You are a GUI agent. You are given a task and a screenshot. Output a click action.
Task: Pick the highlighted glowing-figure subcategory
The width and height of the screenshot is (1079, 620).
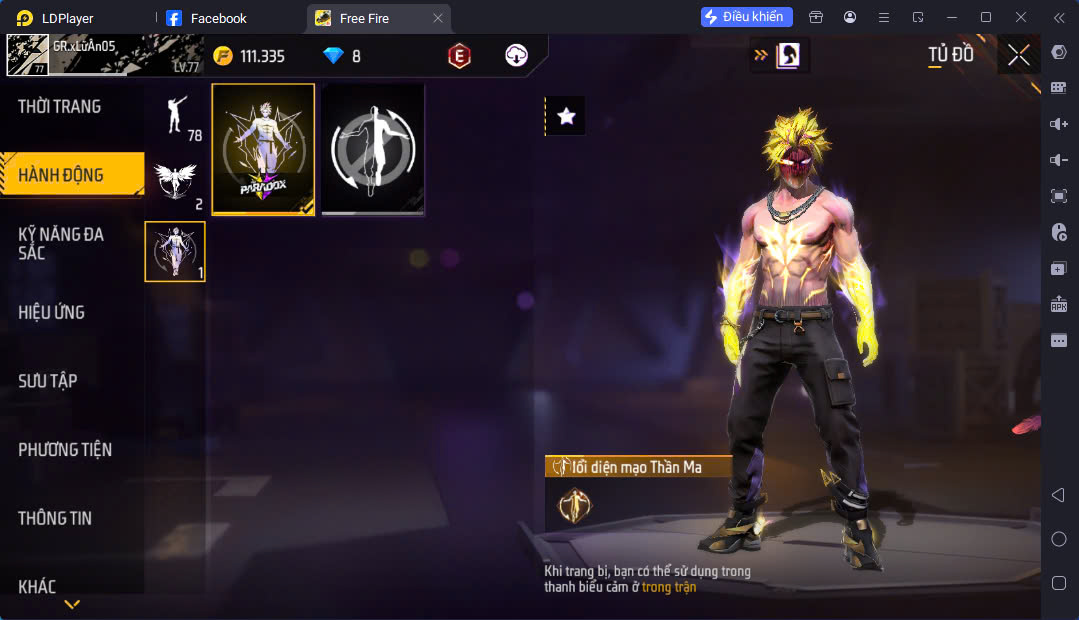click(175, 251)
